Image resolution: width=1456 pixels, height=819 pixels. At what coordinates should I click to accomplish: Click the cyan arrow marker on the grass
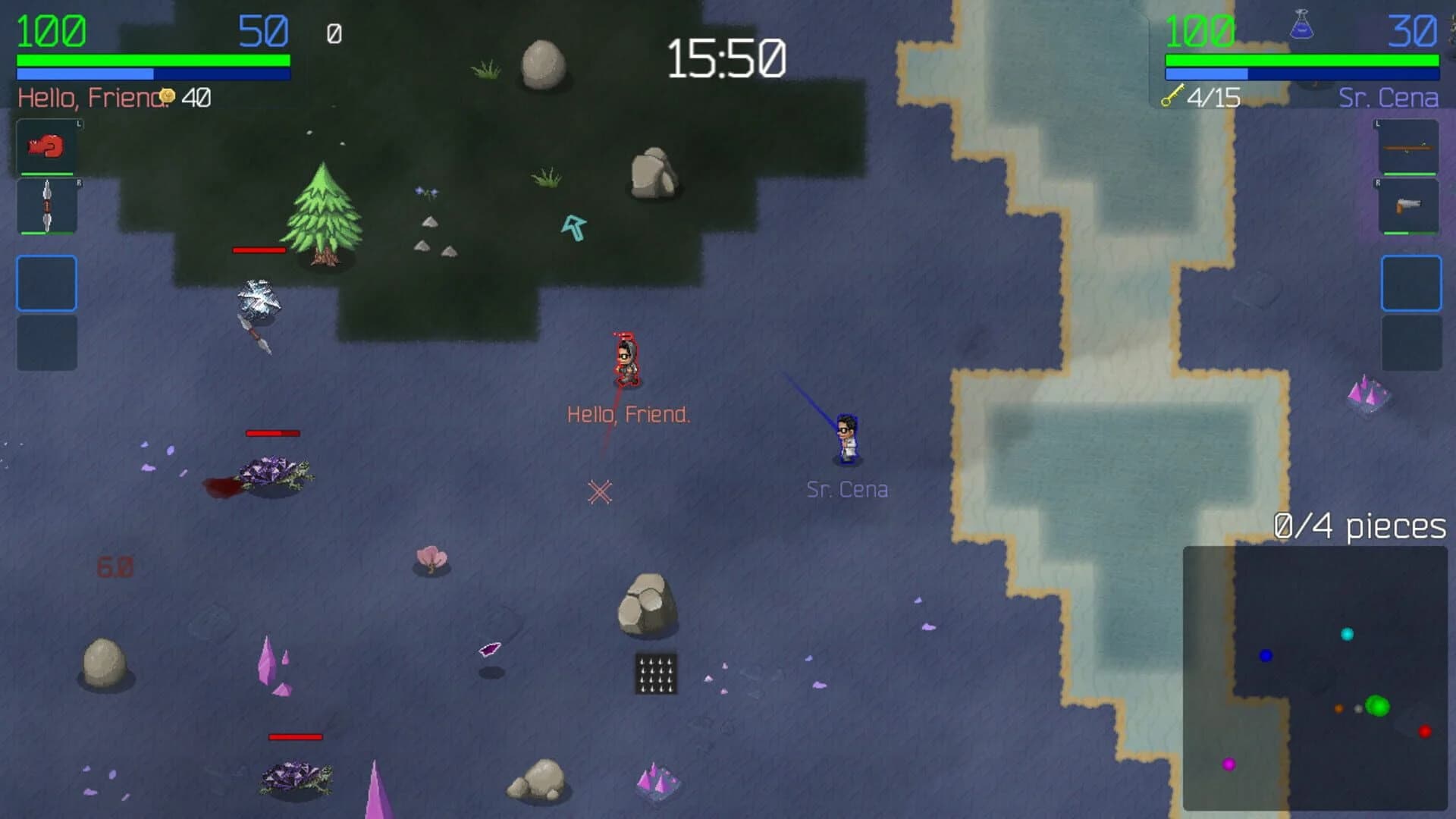[x=575, y=225]
